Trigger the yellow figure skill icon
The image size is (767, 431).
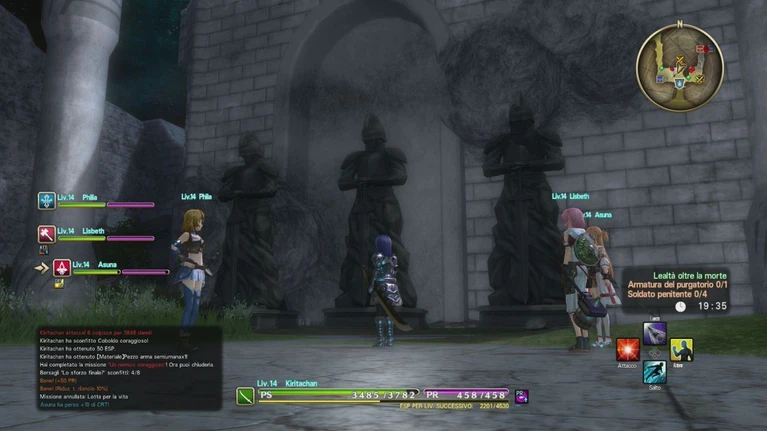click(x=681, y=350)
